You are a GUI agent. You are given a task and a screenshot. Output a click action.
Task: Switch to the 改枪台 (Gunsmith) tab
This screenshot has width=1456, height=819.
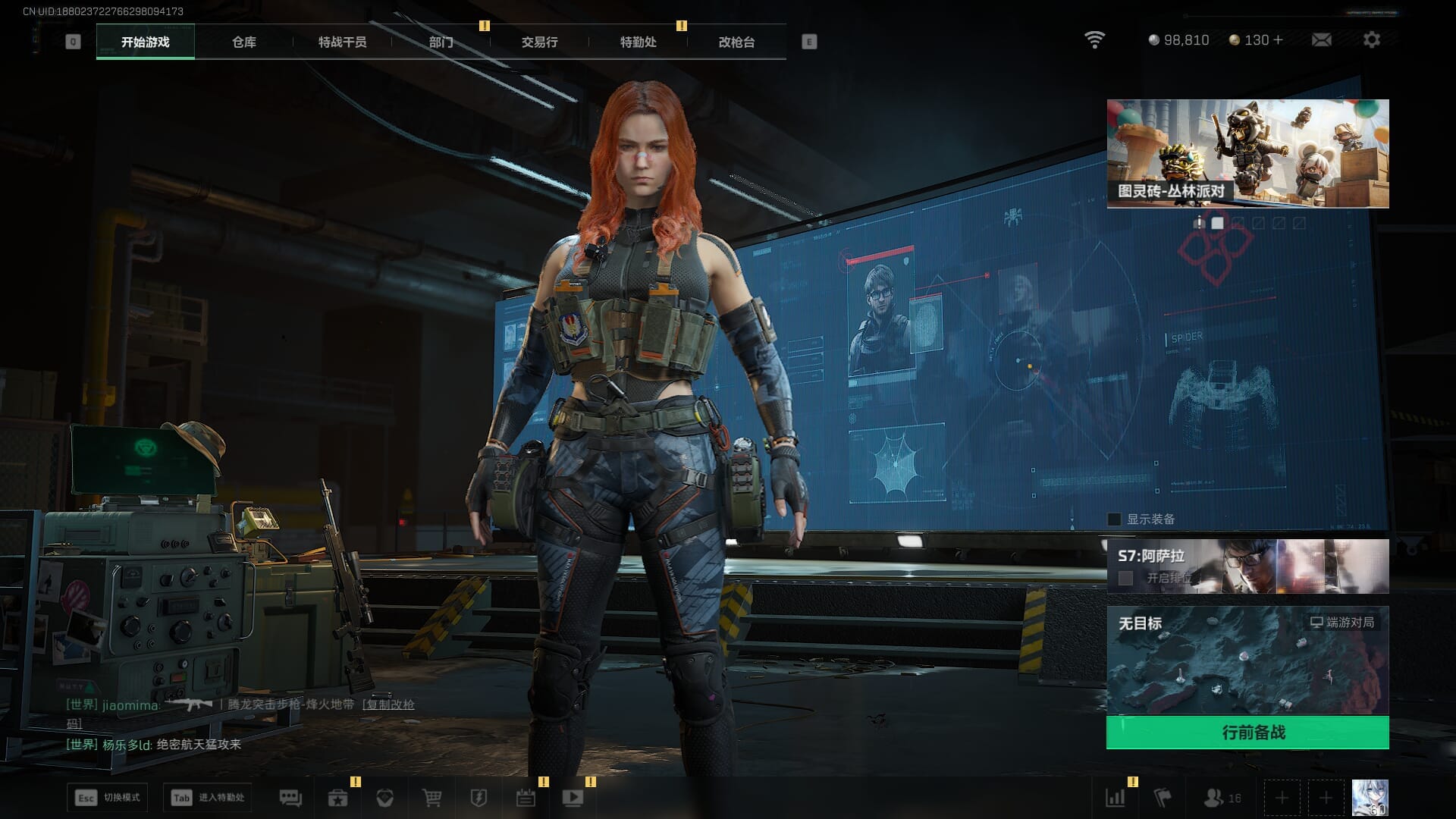[x=736, y=42]
